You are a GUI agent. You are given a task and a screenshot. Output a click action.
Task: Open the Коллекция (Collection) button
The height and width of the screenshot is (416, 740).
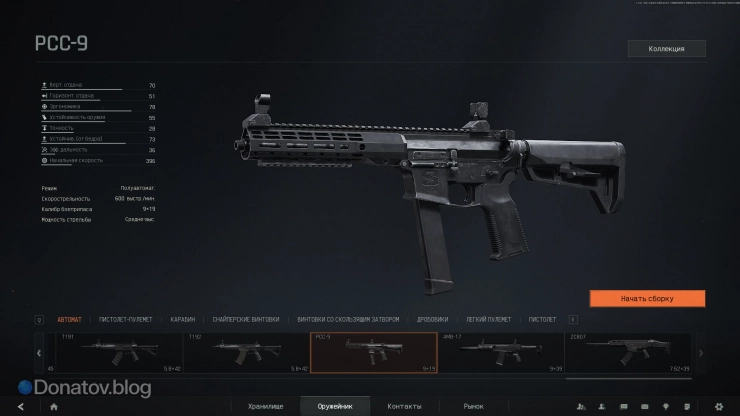(666, 48)
